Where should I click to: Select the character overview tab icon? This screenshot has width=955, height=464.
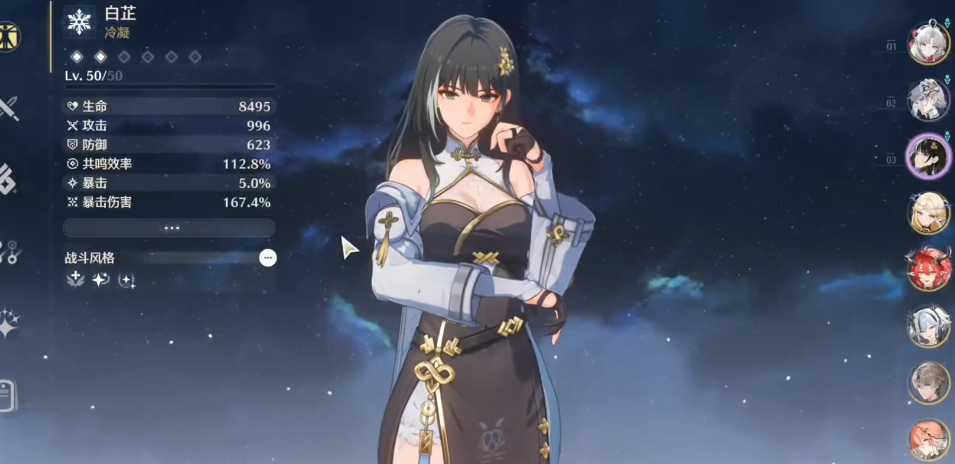click(9, 36)
